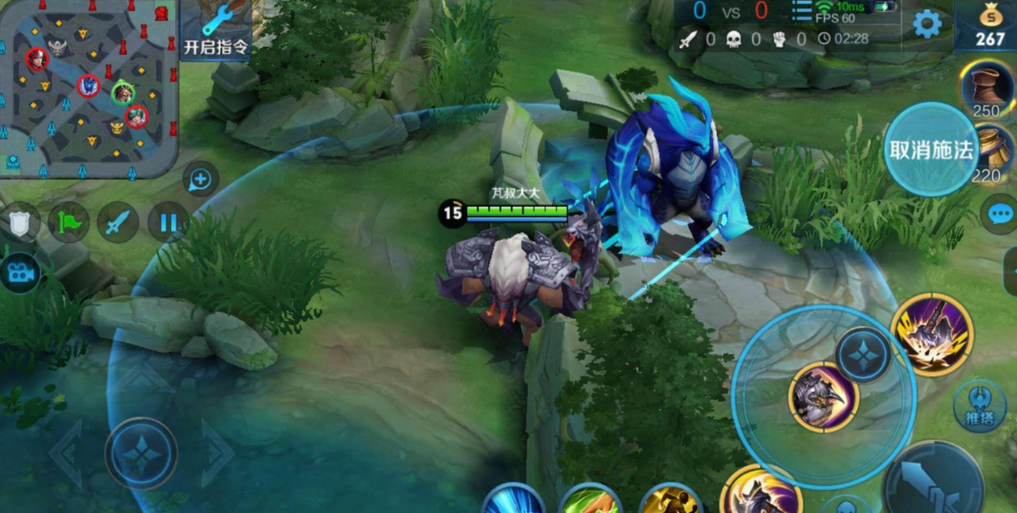The image size is (1017, 513).
Task: Tap the chat-plus quick message icon
Action: [201, 180]
